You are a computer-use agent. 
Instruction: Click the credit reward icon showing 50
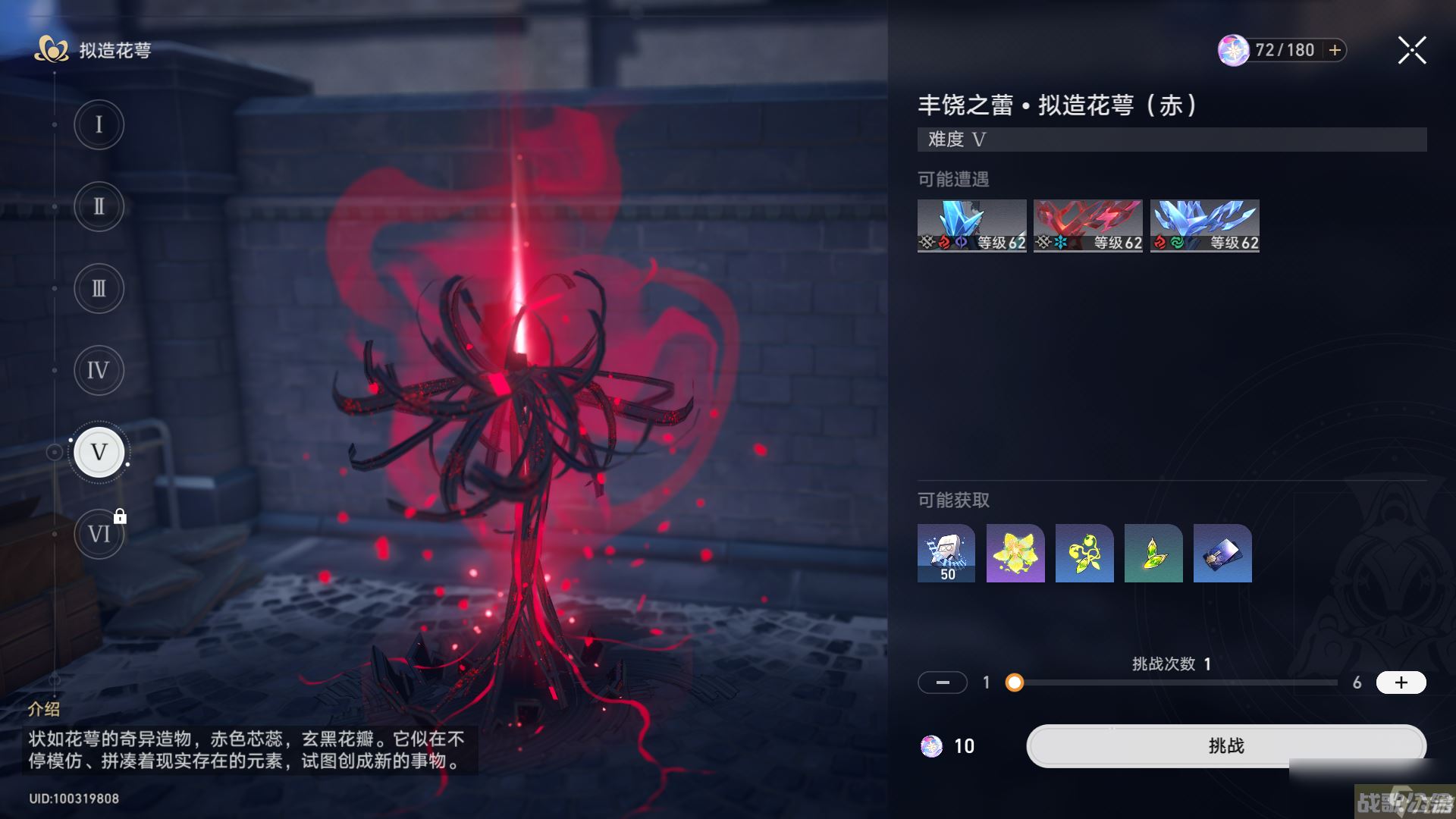(x=946, y=553)
